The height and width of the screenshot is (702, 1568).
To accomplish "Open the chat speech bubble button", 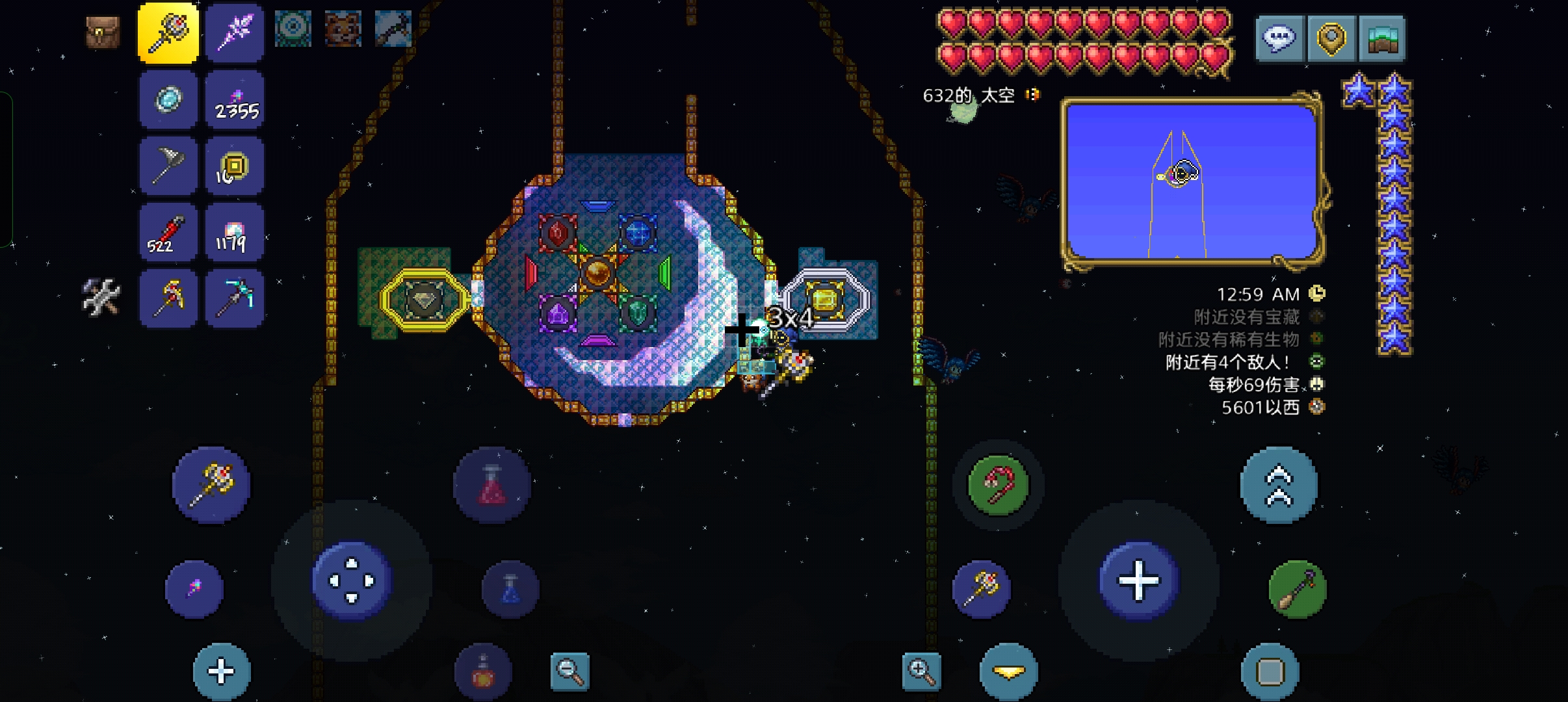I will click(1279, 39).
